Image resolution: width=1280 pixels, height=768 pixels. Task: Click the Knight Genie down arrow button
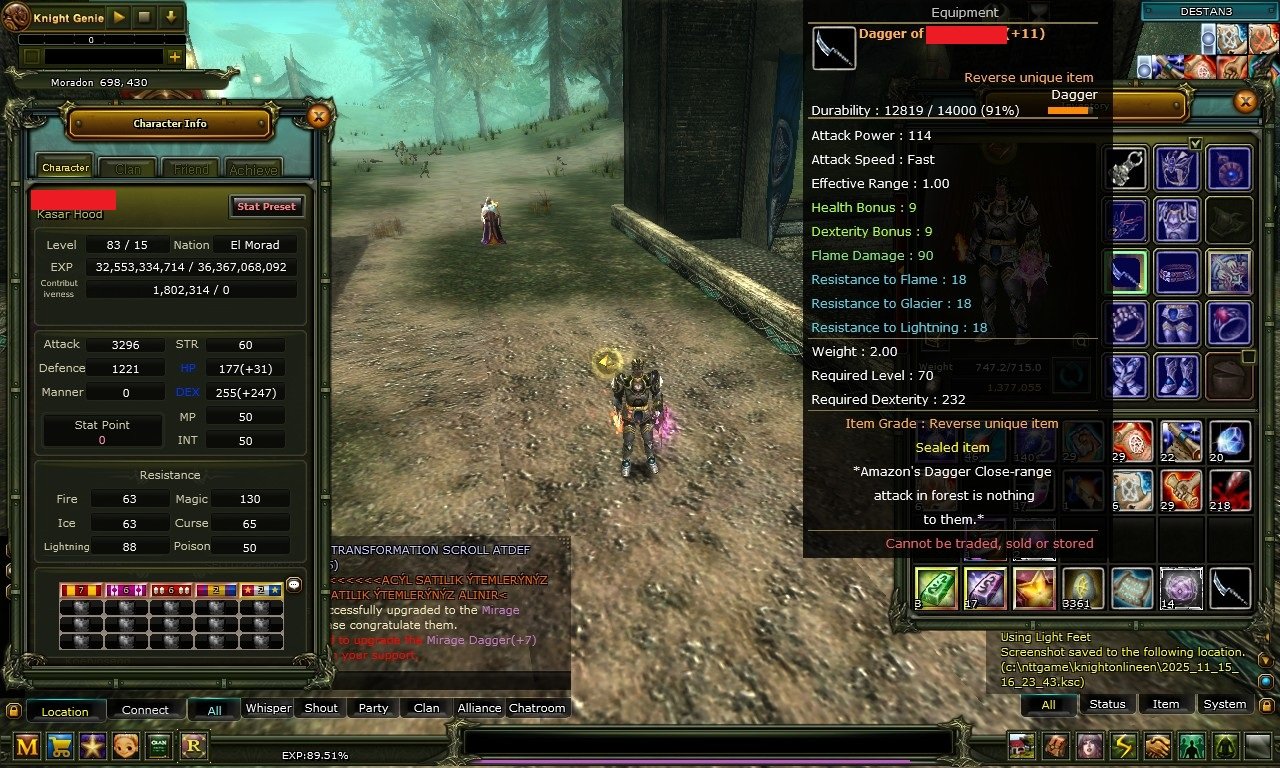(171, 17)
